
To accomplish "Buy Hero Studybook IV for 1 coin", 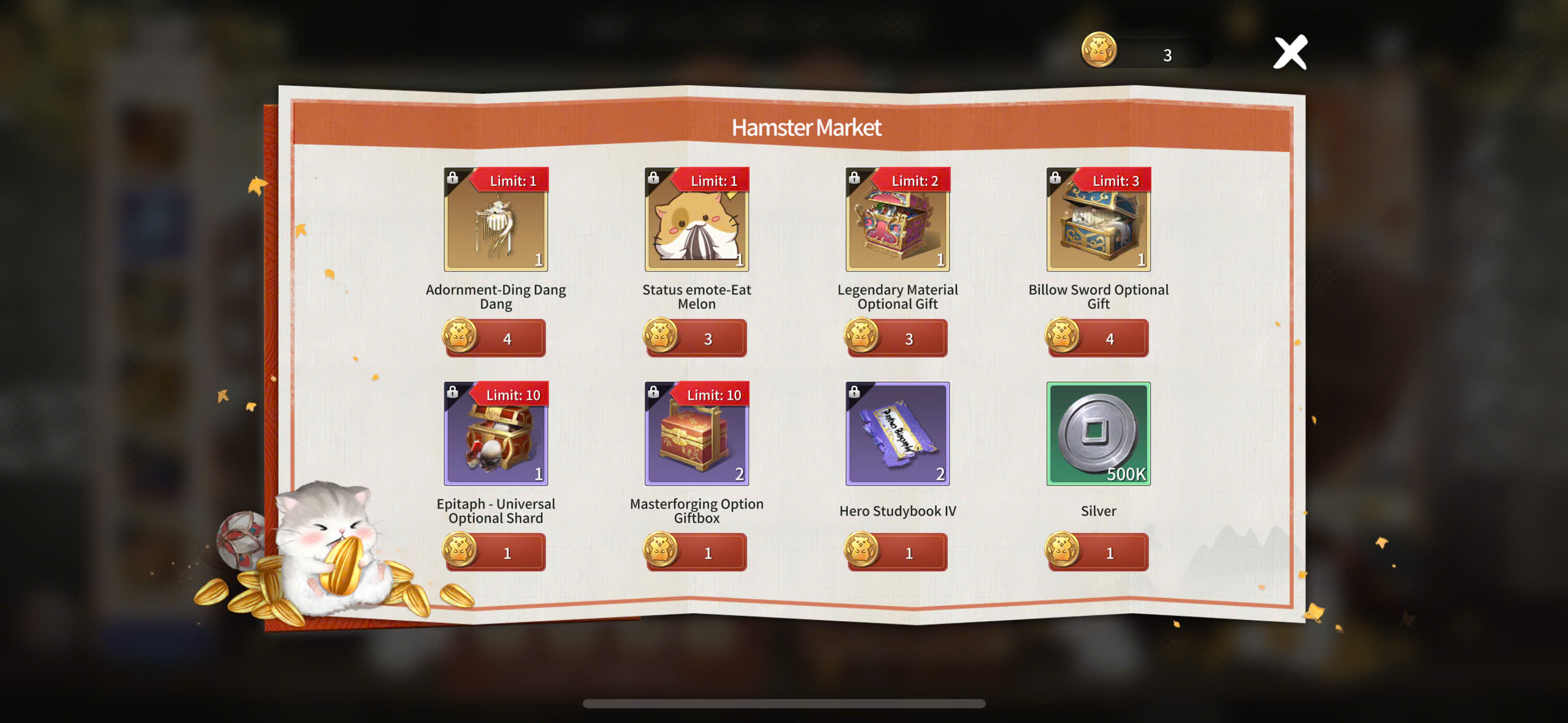I will (x=897, y=553).
